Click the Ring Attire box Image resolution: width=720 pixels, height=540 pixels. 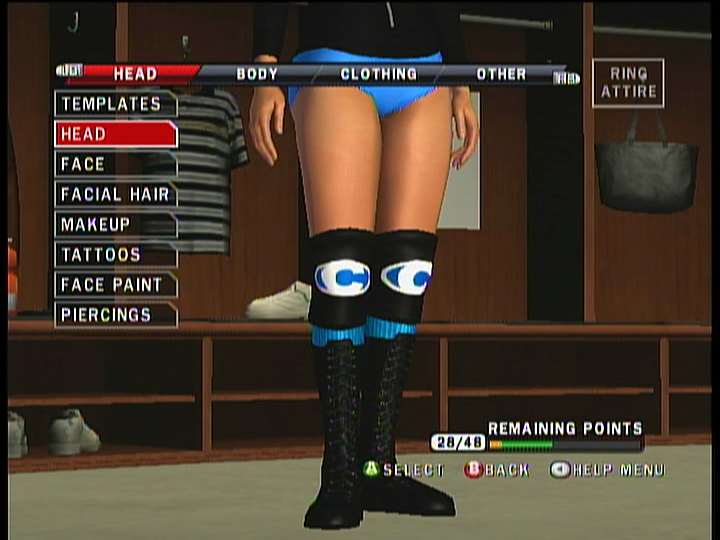pyautogui.click(x=627, y=83)
